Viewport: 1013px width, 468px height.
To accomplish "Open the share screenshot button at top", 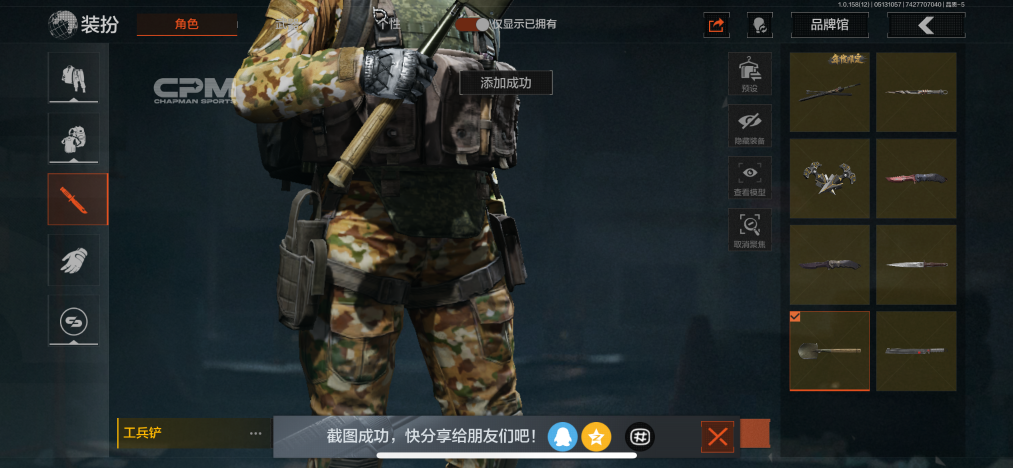I will tap(715, 25).
